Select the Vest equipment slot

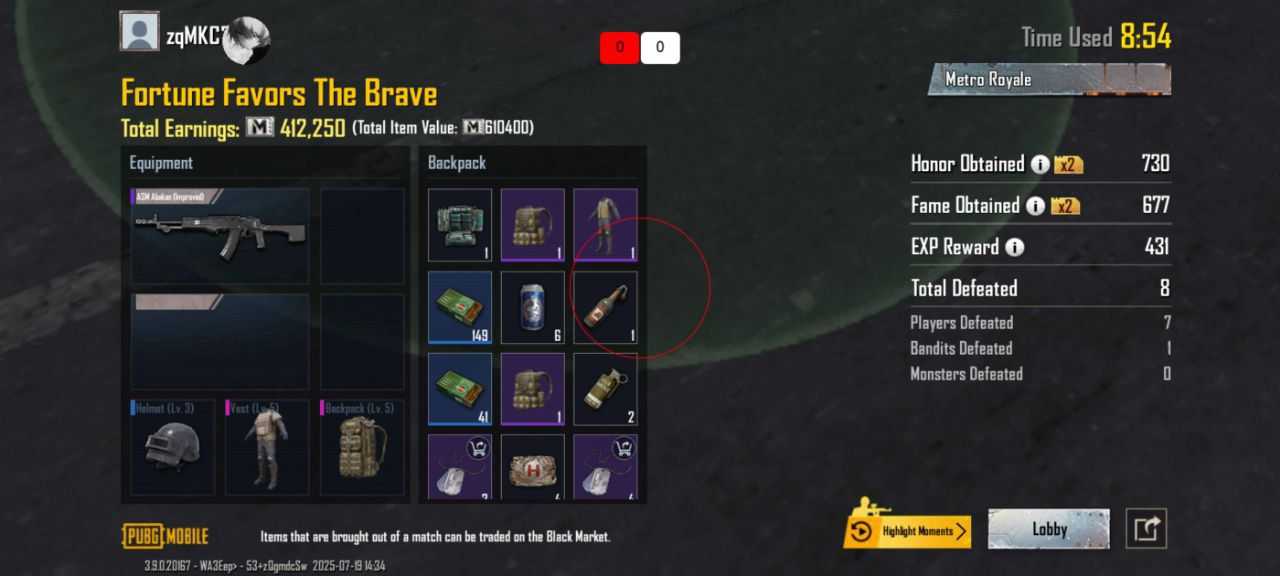click(266, 448)
